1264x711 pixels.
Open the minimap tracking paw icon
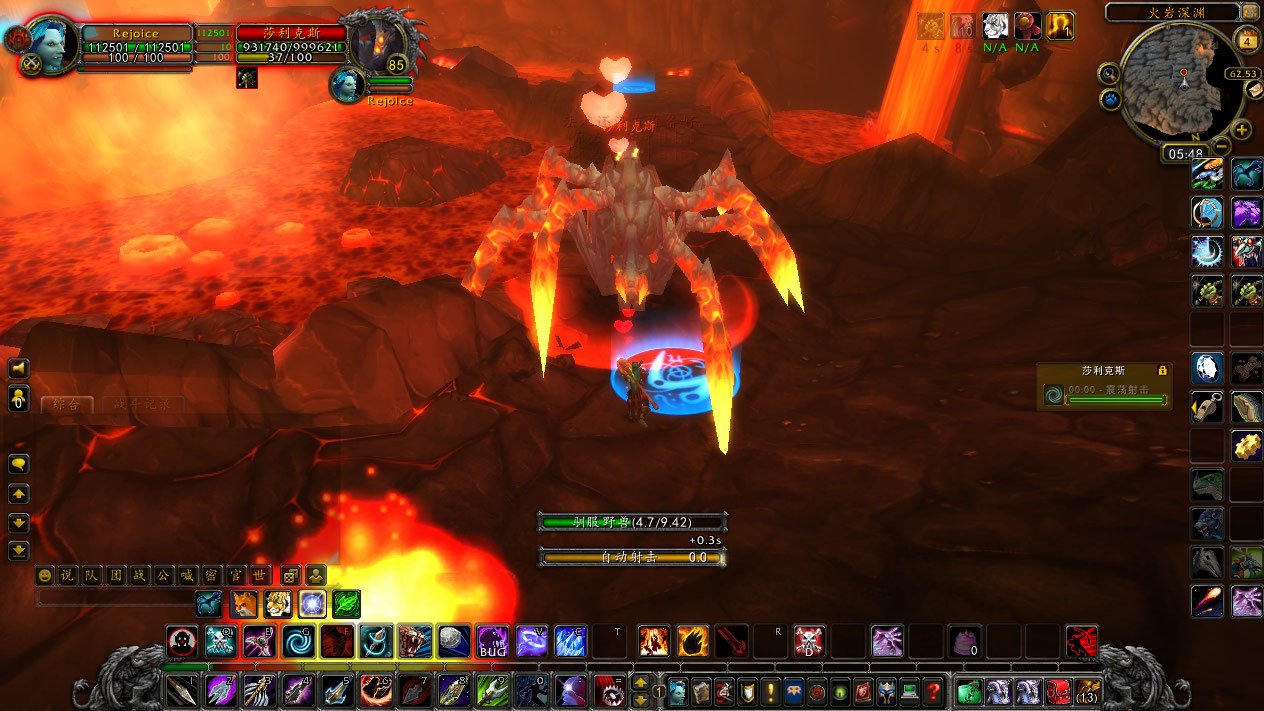[1109, 99]
